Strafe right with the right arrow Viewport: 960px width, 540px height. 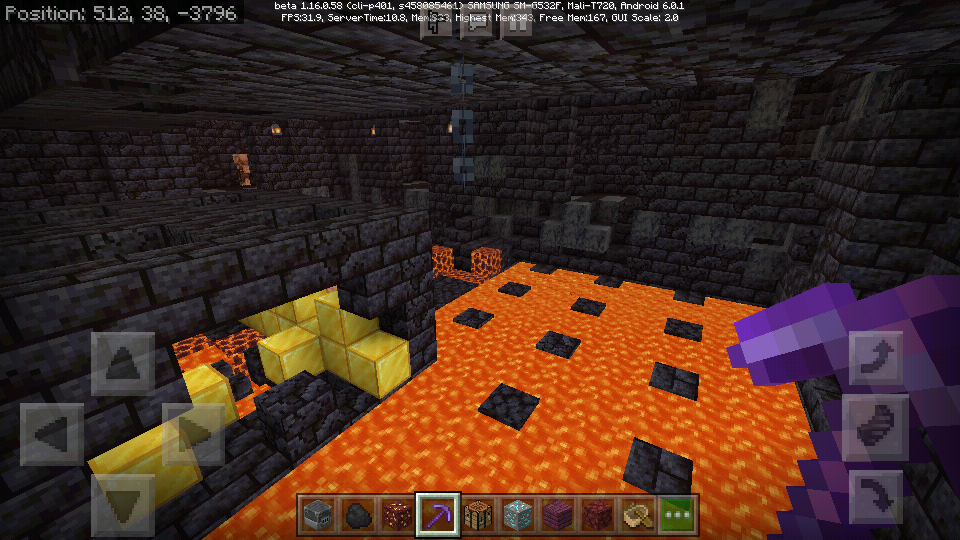[x=194, y=435]
